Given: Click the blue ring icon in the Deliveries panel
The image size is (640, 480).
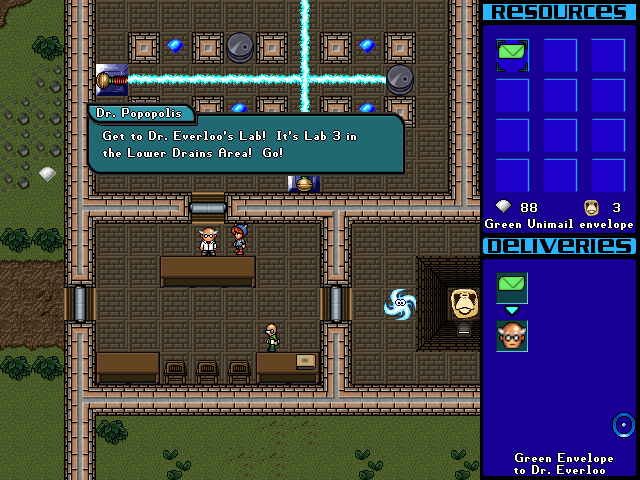Looking at the screenshot, I should tap(624, 424).
